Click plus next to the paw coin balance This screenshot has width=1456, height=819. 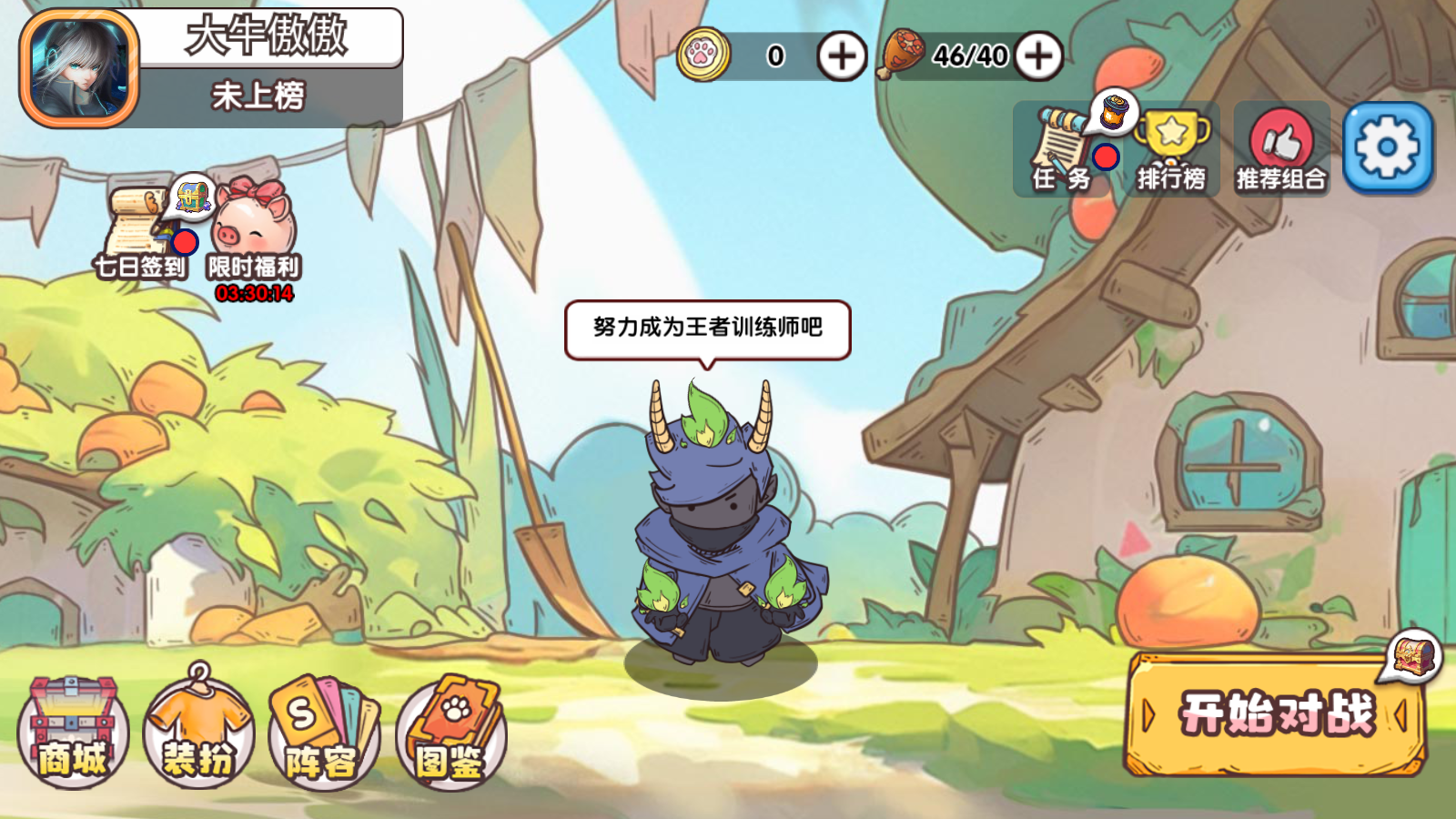coord(842,56)
